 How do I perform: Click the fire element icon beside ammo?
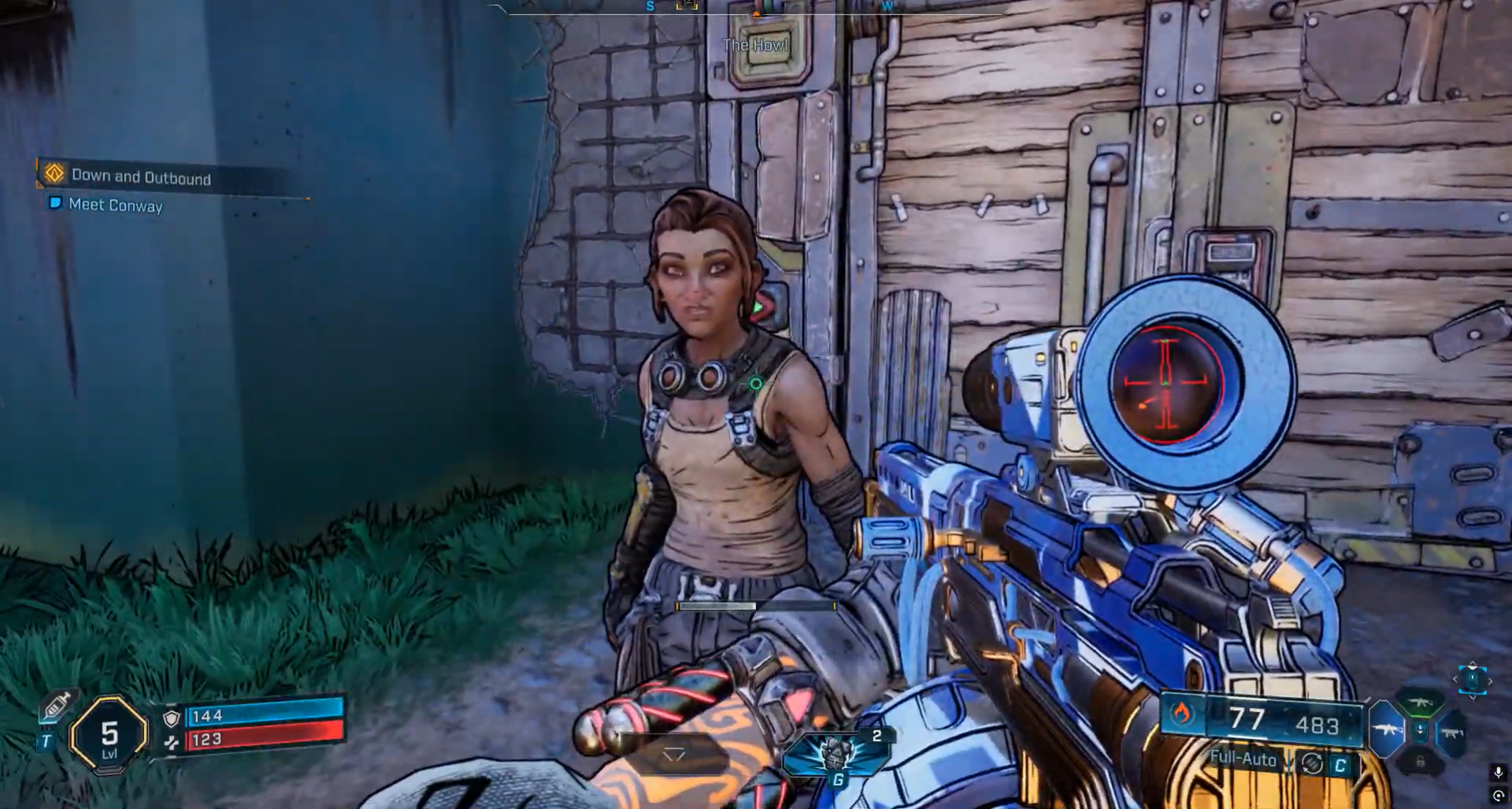(x=1181, y=714)
